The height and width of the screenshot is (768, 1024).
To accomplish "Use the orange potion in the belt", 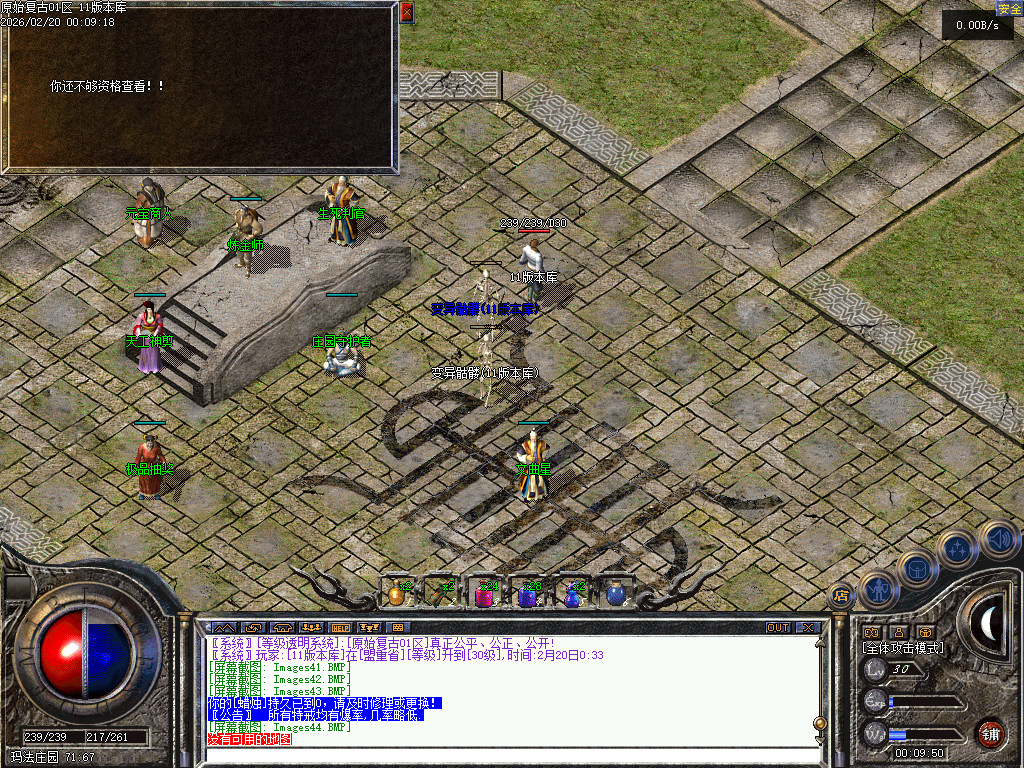I will [x=397, y=594].
